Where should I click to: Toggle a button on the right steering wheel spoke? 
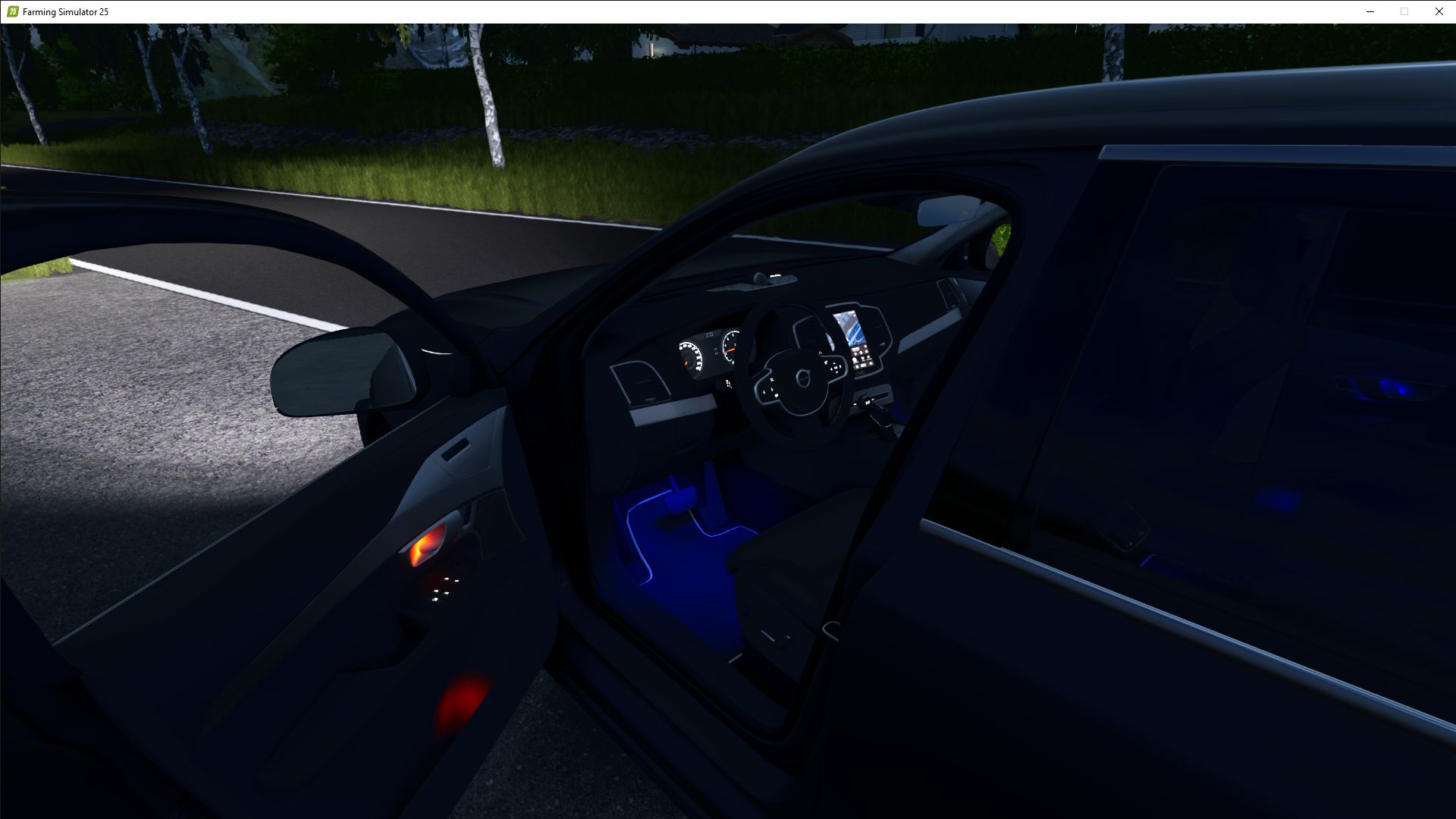pyautogui.click(x=834, y=368)
